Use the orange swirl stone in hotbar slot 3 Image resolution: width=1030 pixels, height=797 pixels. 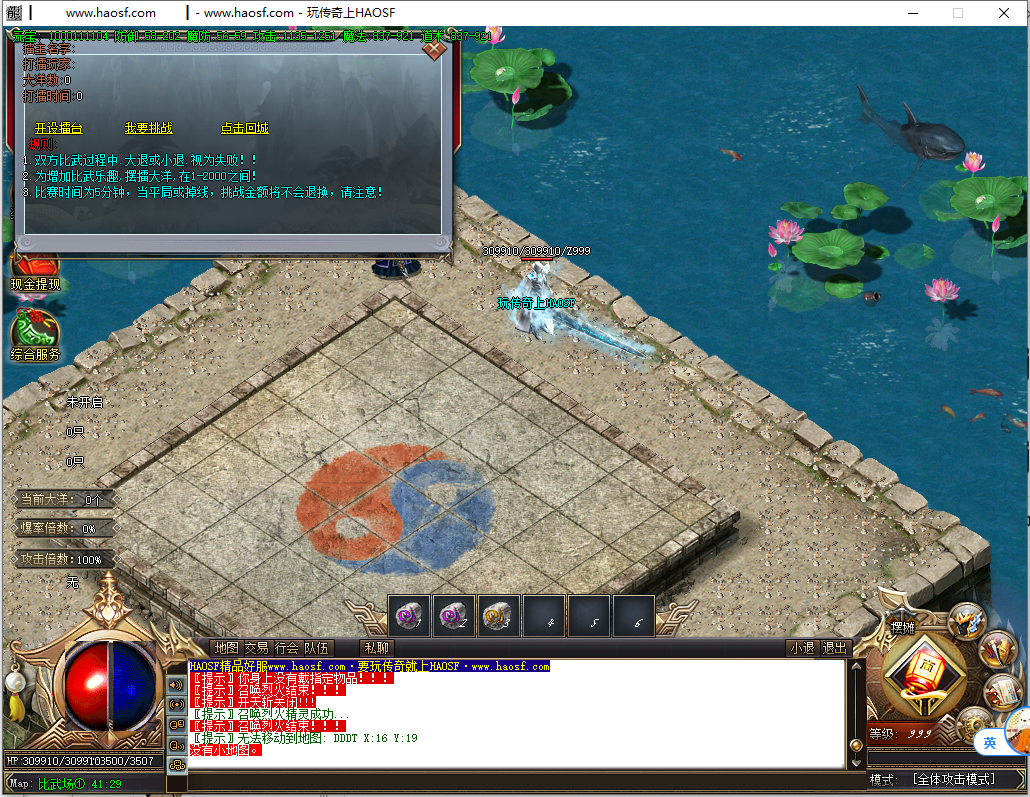coord(499,616)
